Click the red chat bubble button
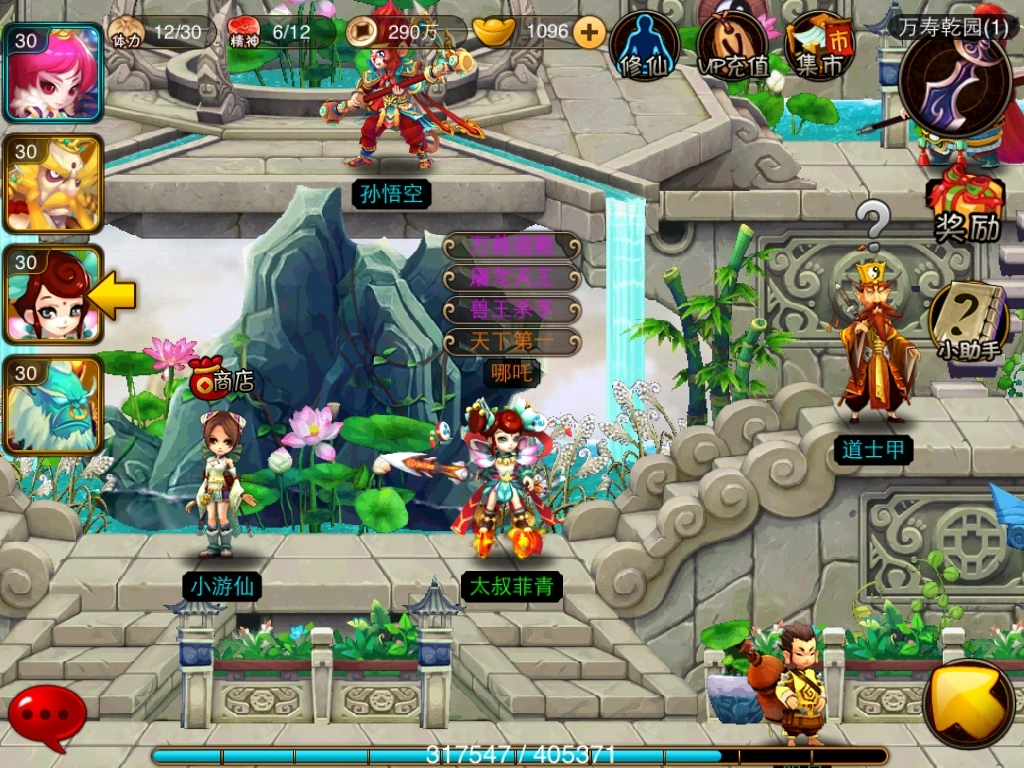This screenshot has height=768, width=1024. point(46,714)
